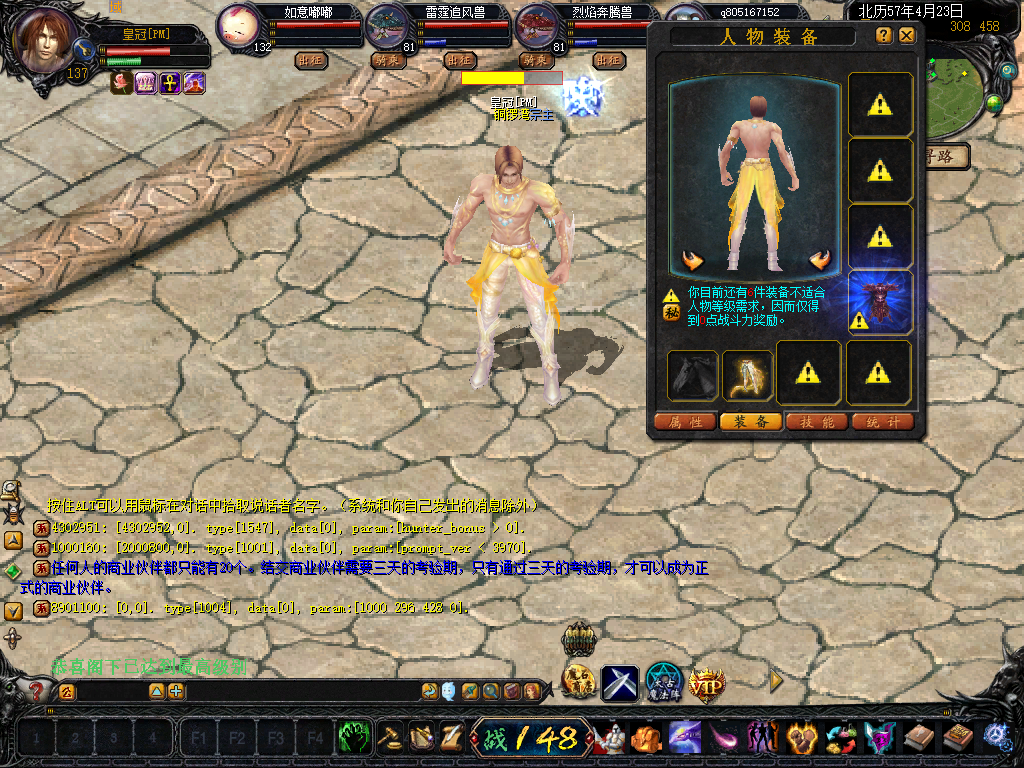Rotate character preview with the left arrow
Screen dimensions: 1024x768
pyautogui.click(x=693, y=261)
